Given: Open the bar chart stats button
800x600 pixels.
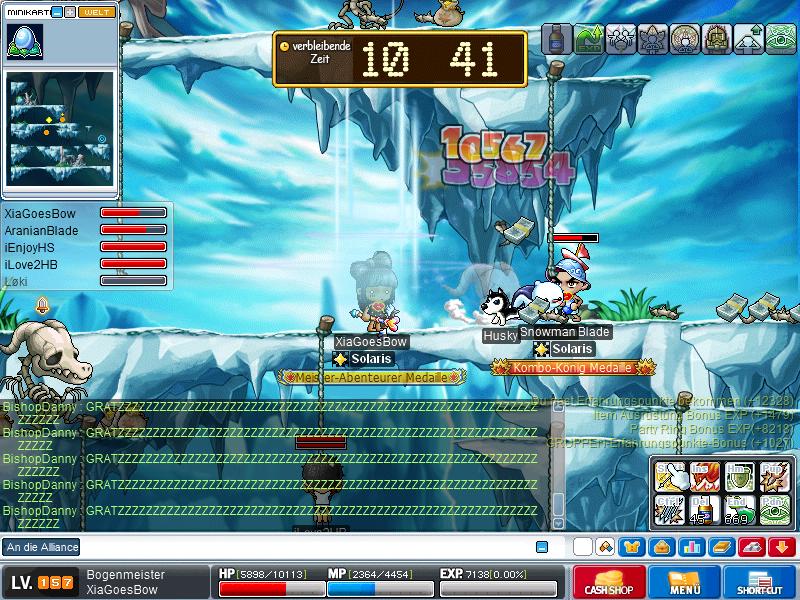Looking at the screenshot, I should pos(691,547).
